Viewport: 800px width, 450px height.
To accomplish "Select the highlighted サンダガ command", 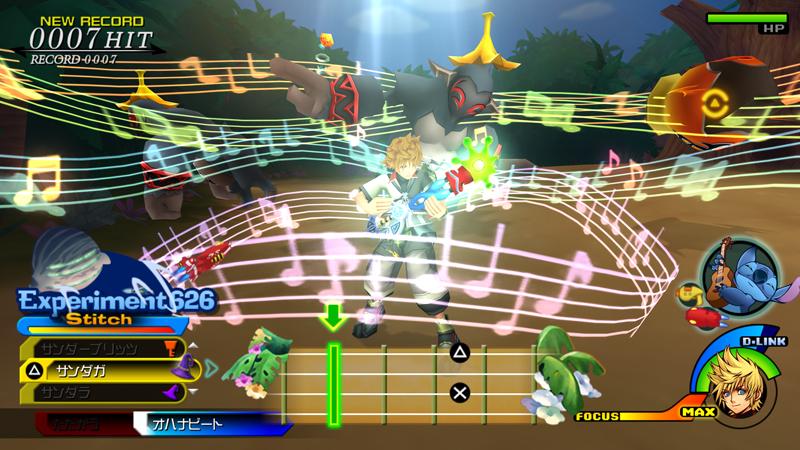I will click(100, 371).
